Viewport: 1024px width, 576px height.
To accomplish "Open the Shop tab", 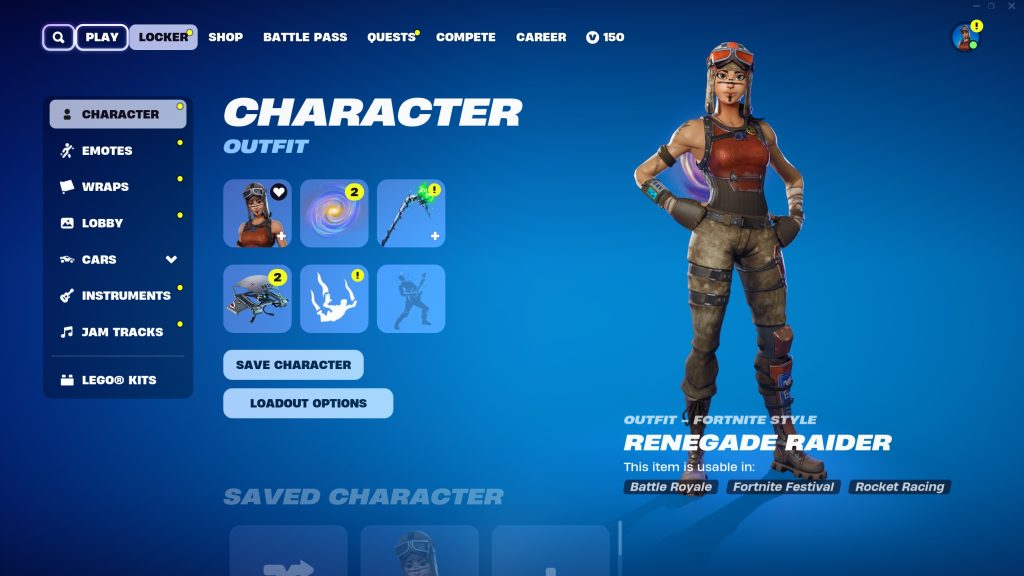I will coord(225,37).
